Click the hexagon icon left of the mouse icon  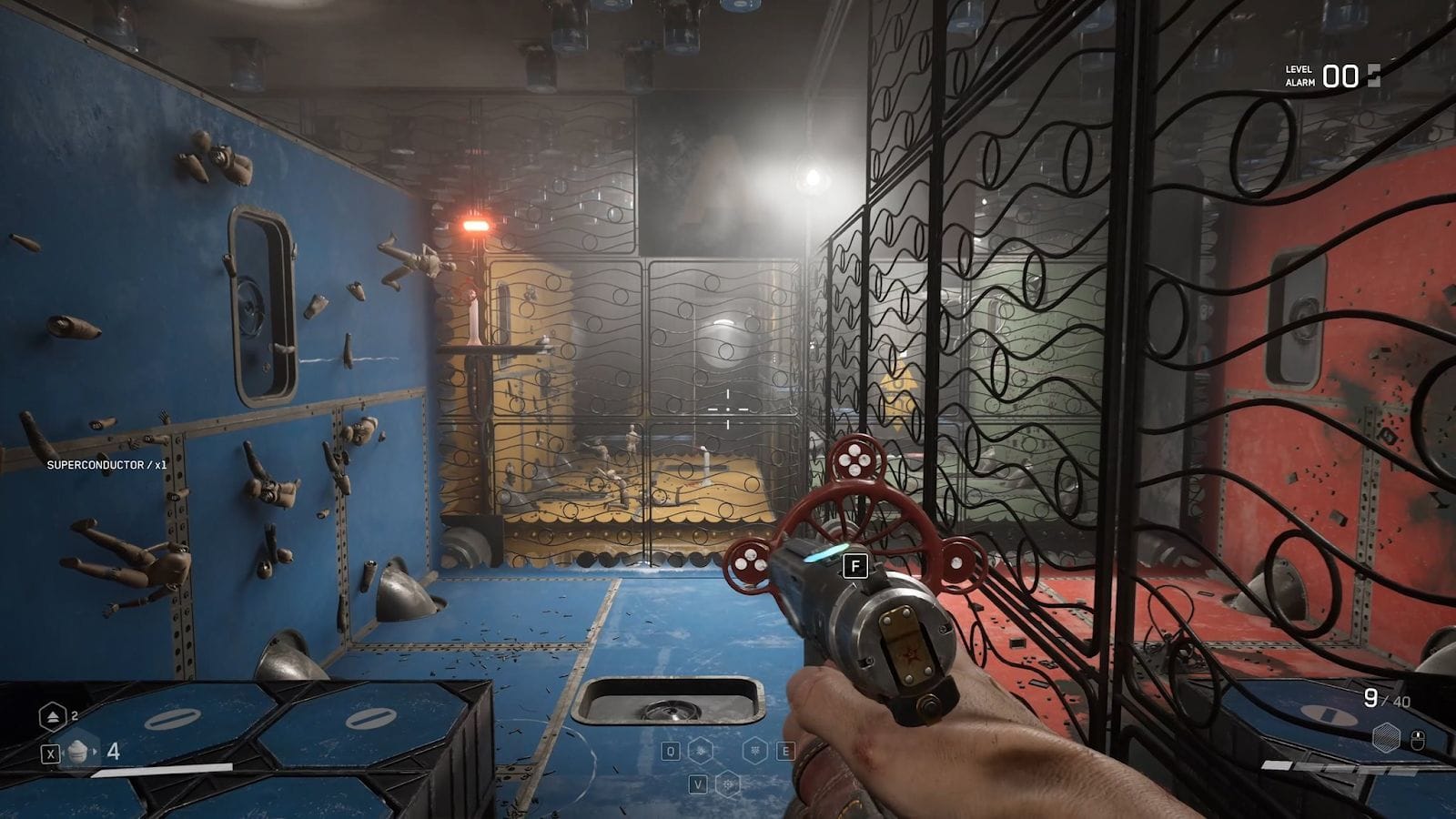[x=1386, y=737]
